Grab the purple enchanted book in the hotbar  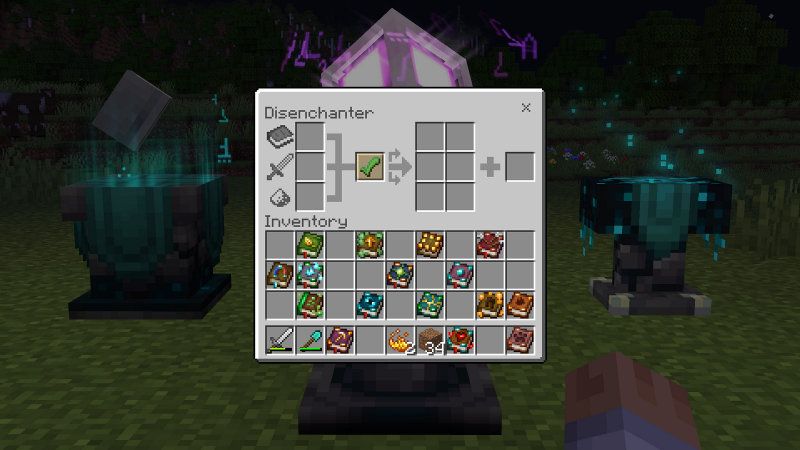pos(340,341)
